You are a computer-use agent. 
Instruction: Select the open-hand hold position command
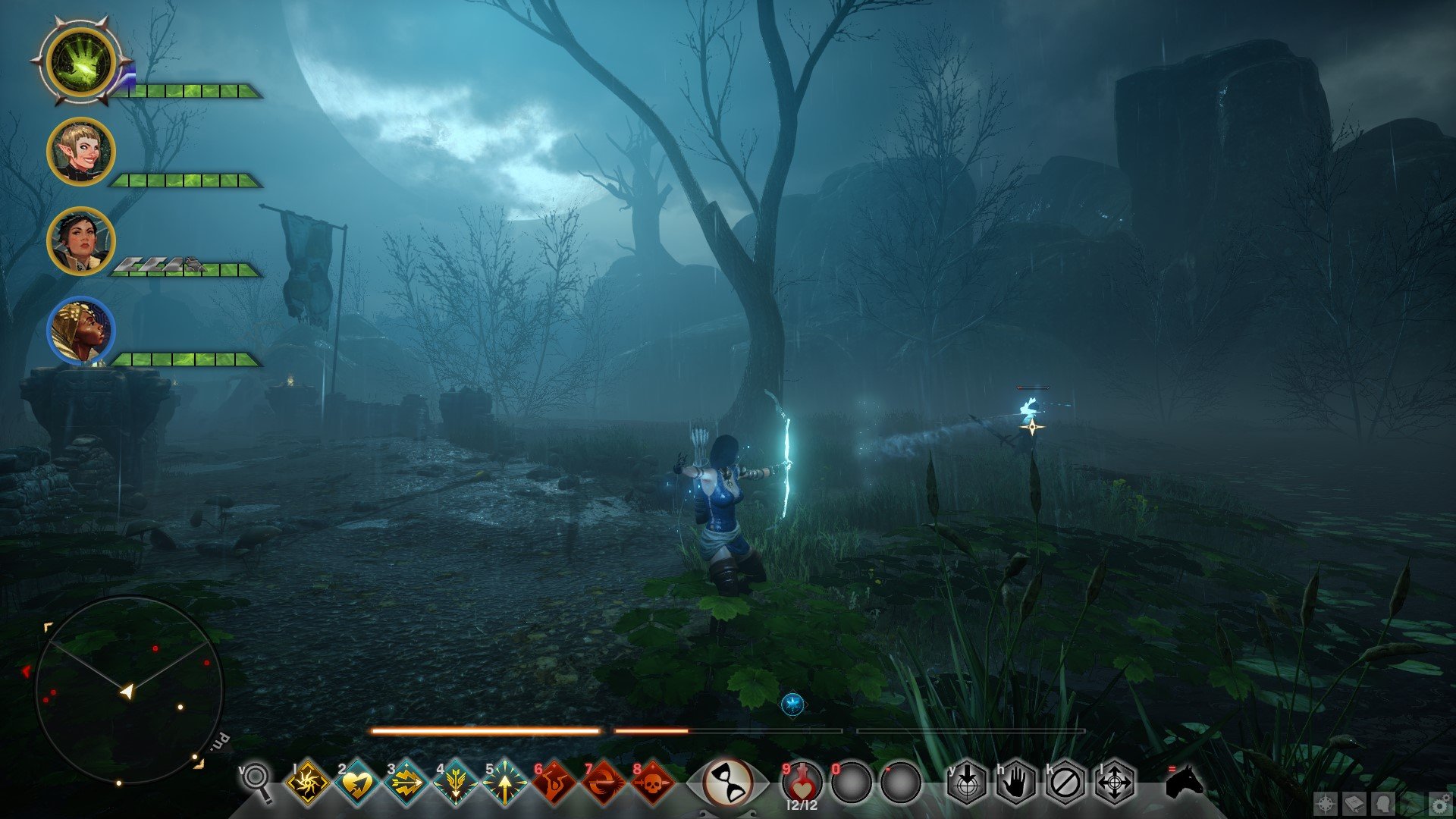tap(1016, 782)
